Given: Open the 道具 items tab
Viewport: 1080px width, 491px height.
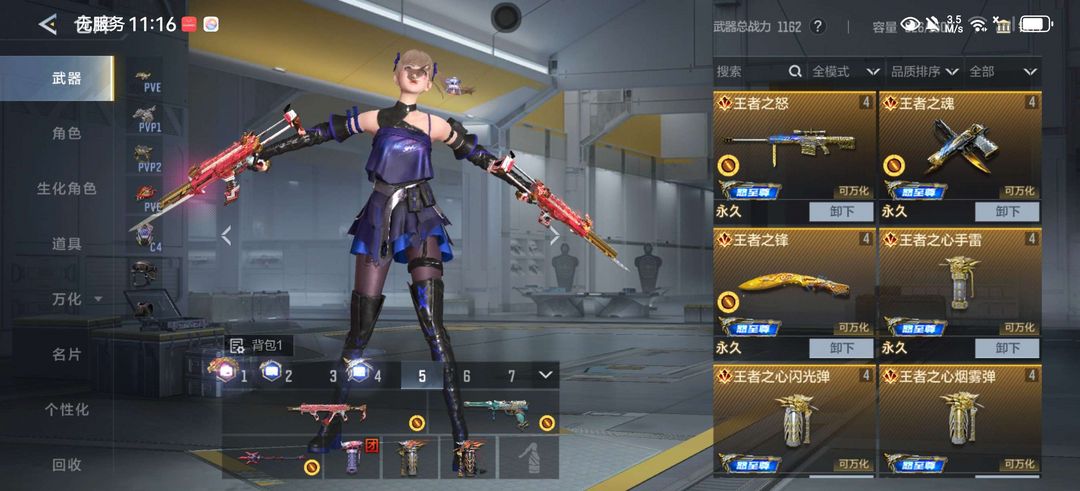Looking at the screenshot, I should tap(66, 243).
